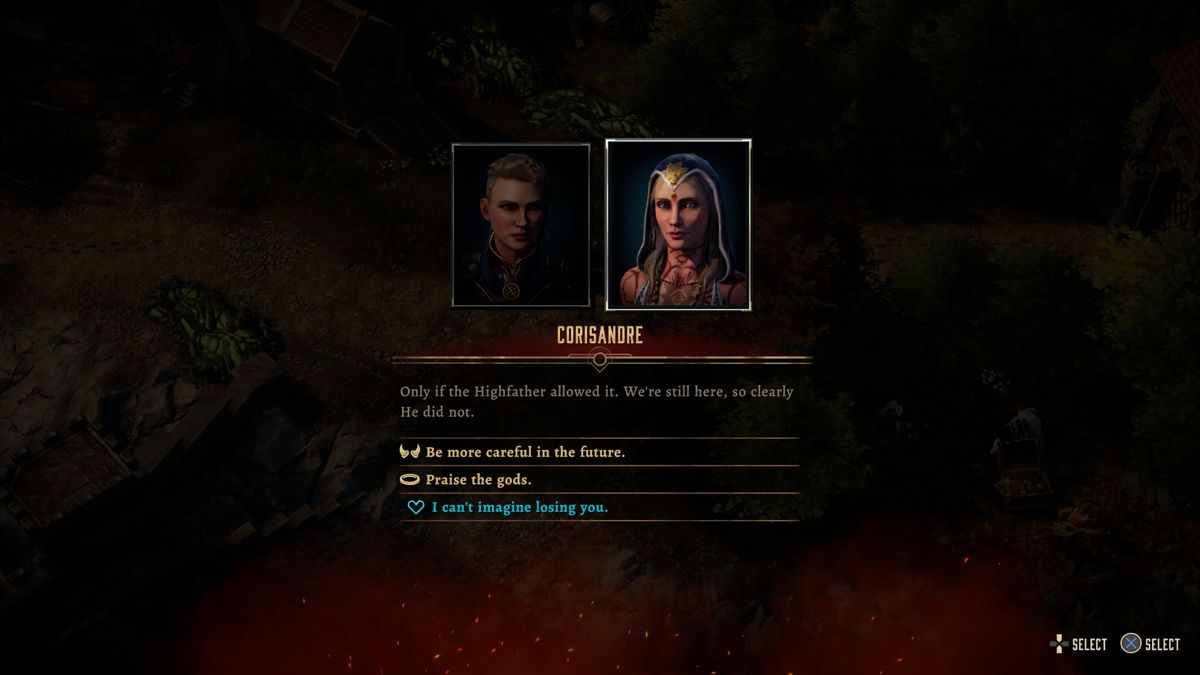Choose "Be more careful in the future."
The width and height of the screenshot is (1200, 675).
click(x=525, y=452)
